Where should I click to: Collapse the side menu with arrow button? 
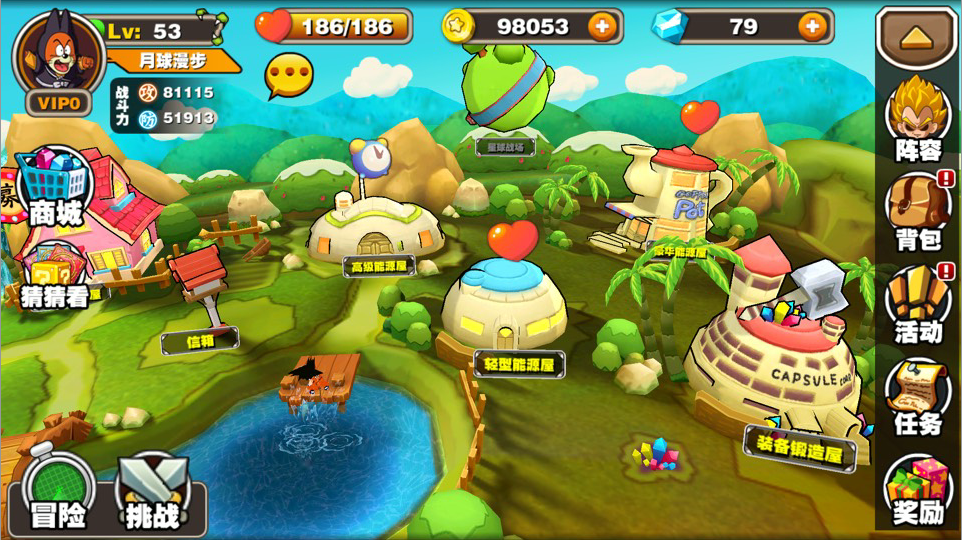(917, 37)
